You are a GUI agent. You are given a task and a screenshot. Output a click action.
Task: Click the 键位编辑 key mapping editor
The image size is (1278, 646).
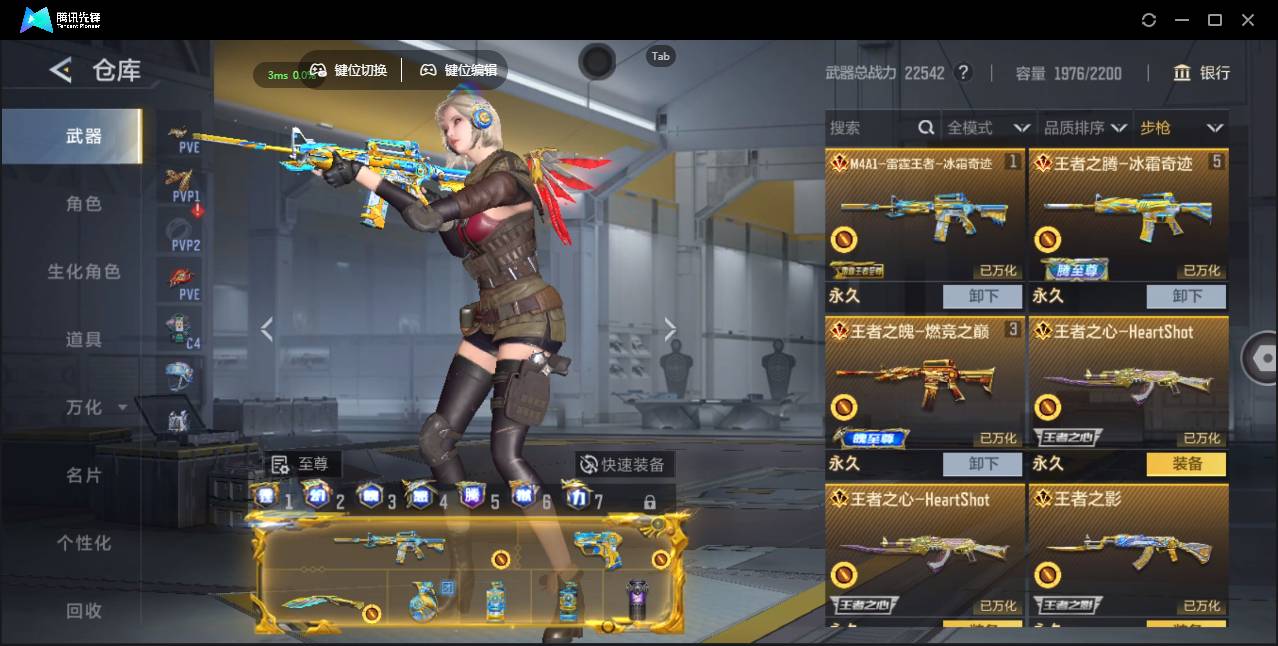pos(459,70)
